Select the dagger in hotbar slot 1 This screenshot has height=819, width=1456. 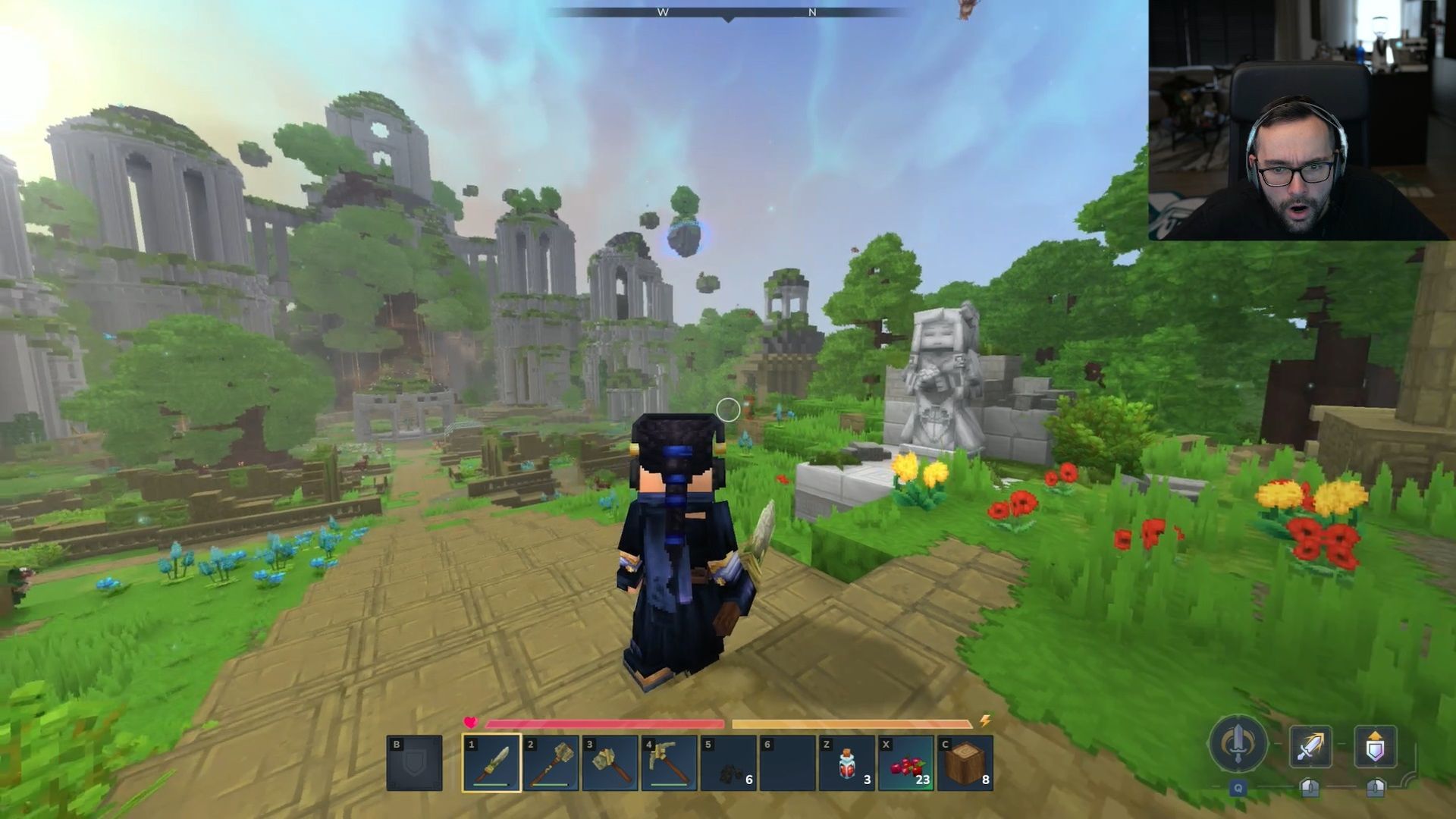pyautogui.click(x=491, y=763)
